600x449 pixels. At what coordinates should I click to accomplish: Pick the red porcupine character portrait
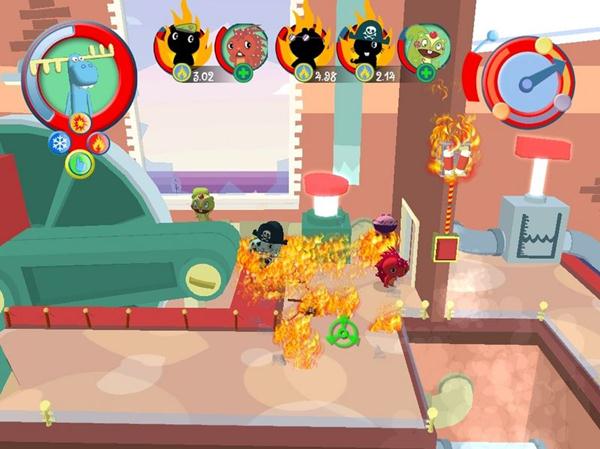coord(243,47)
